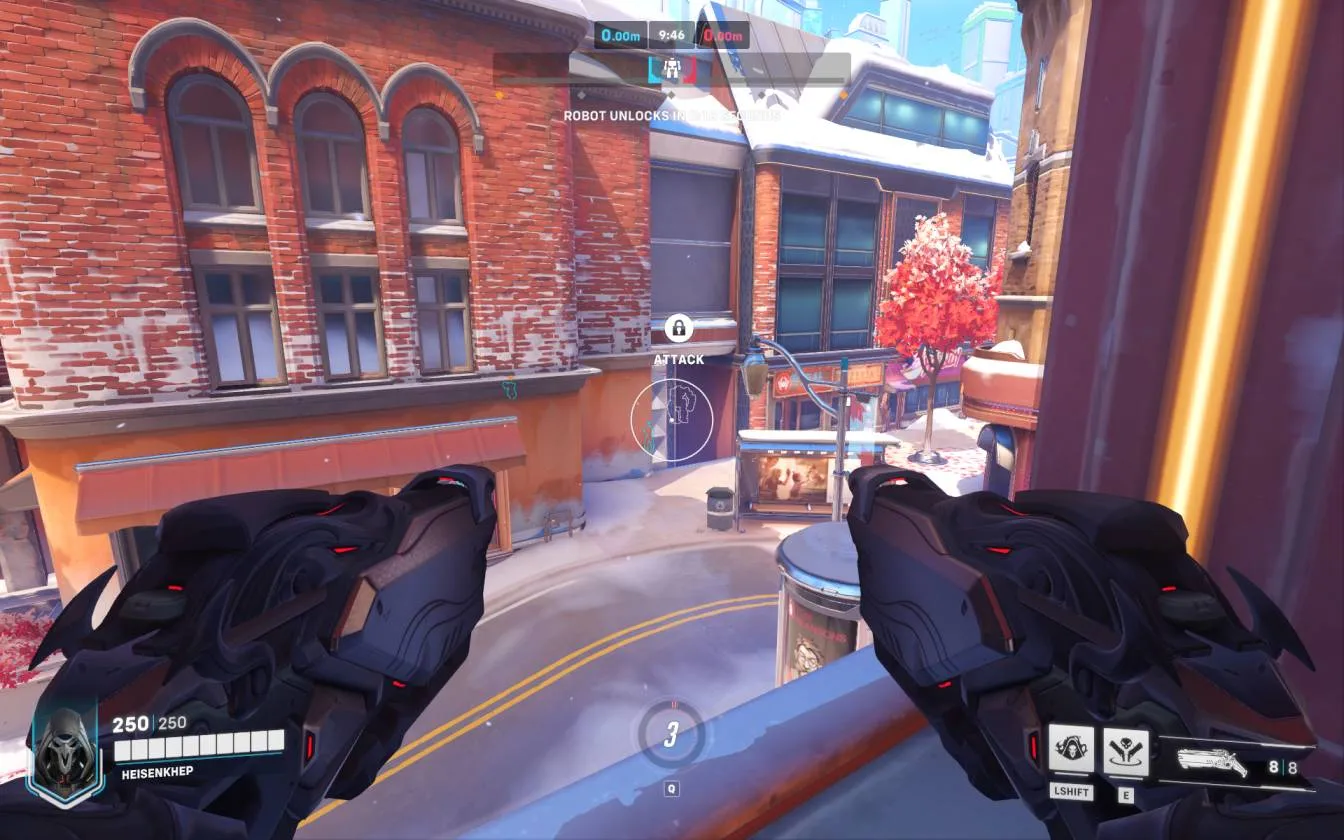This screenshot has width=1344, height=840.
Task: Select the robot objective icon
Action: (x=671, y=69)
